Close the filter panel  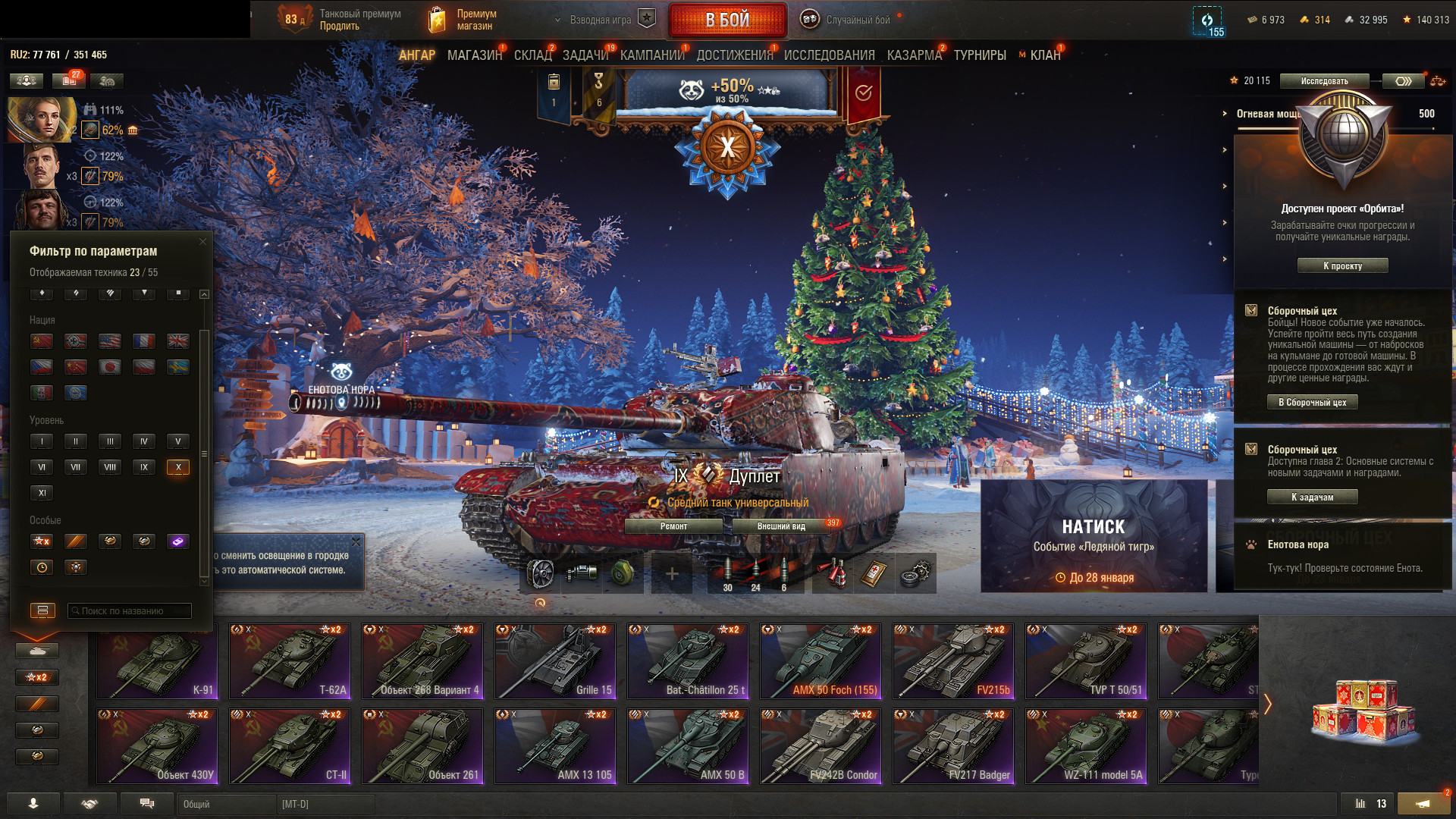pyautogui.click(x=202, y=242)
